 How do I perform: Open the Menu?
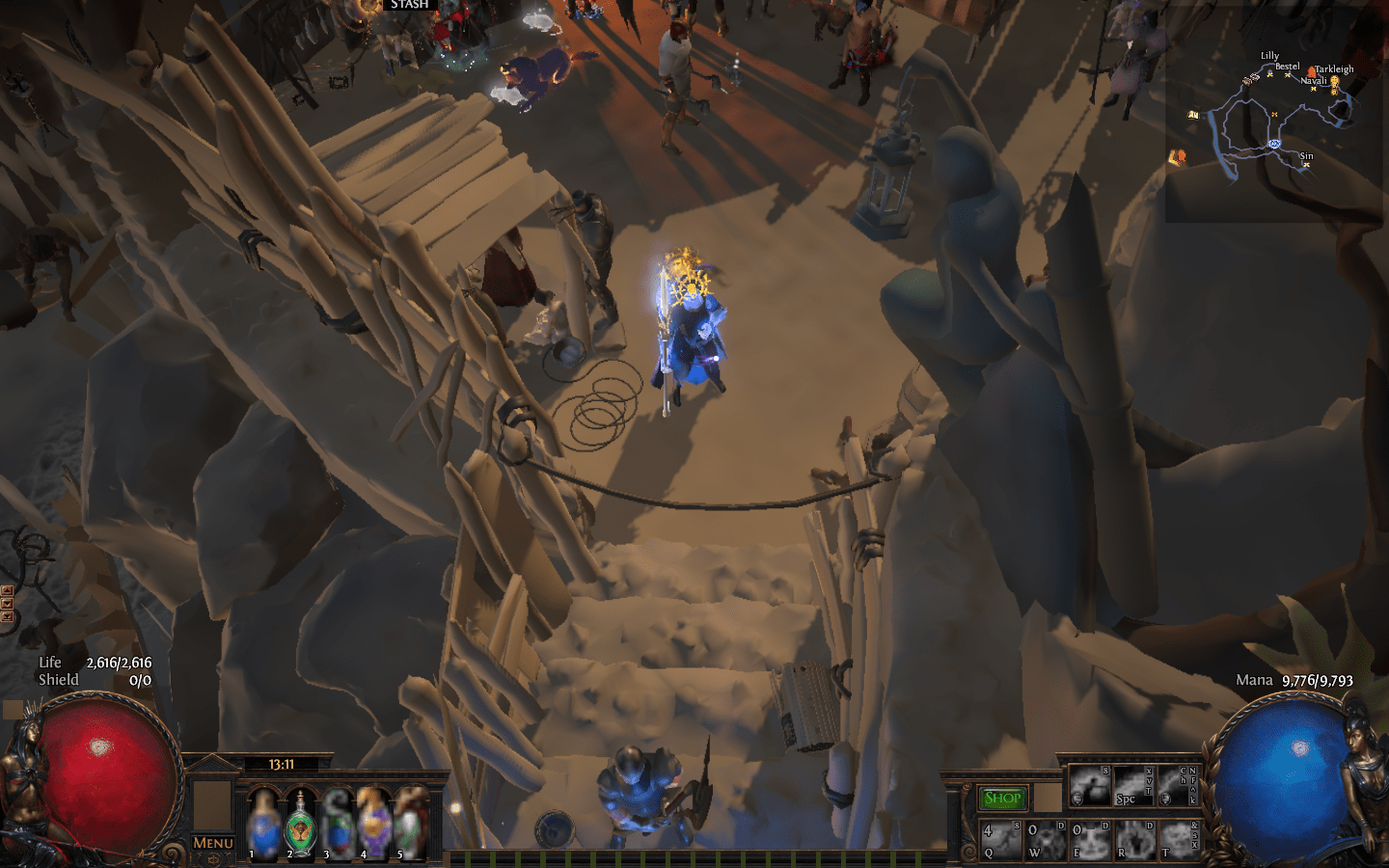(x=213, y=843)
